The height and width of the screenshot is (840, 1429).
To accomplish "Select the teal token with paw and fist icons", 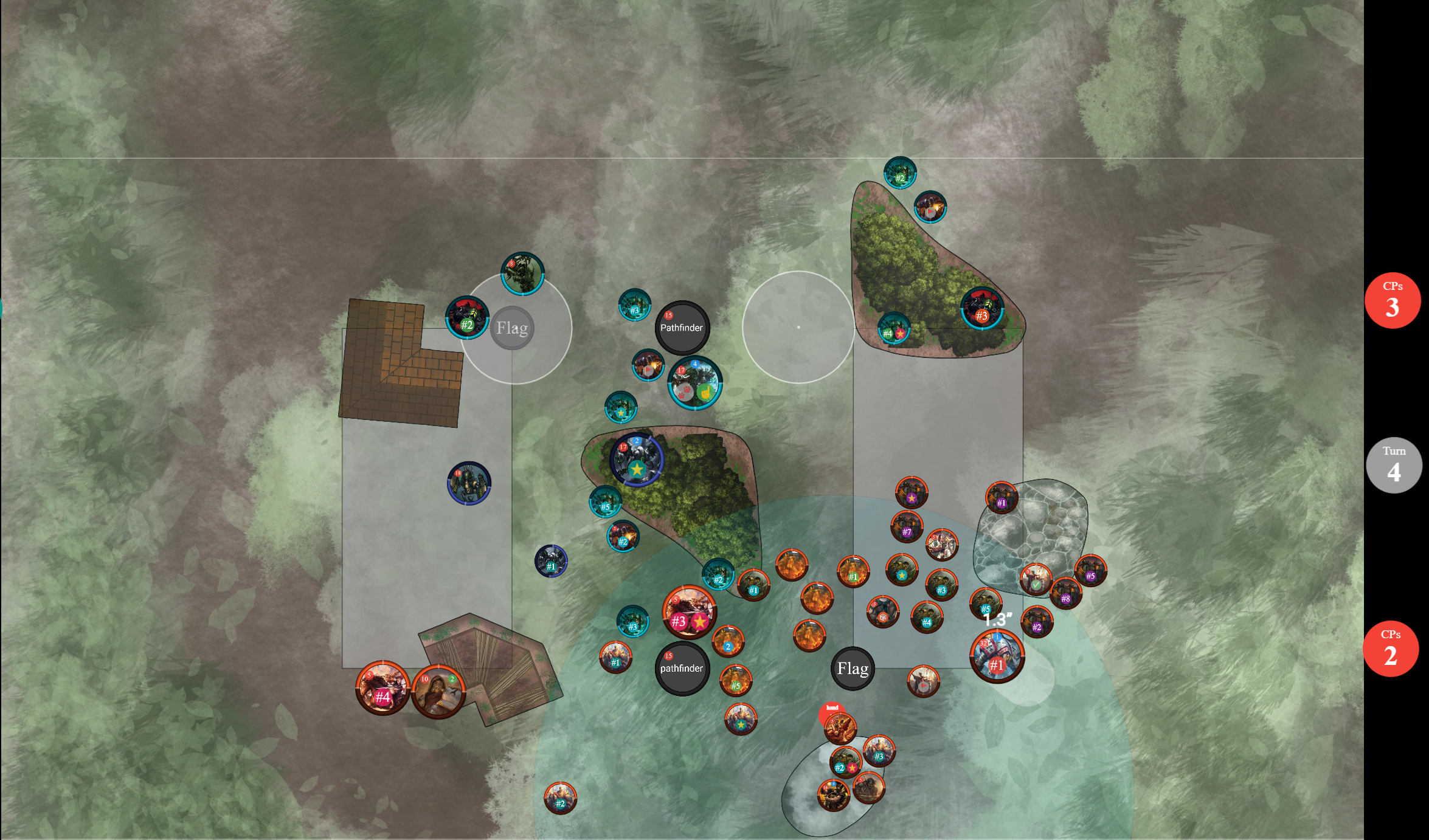I will click(695, 383).
